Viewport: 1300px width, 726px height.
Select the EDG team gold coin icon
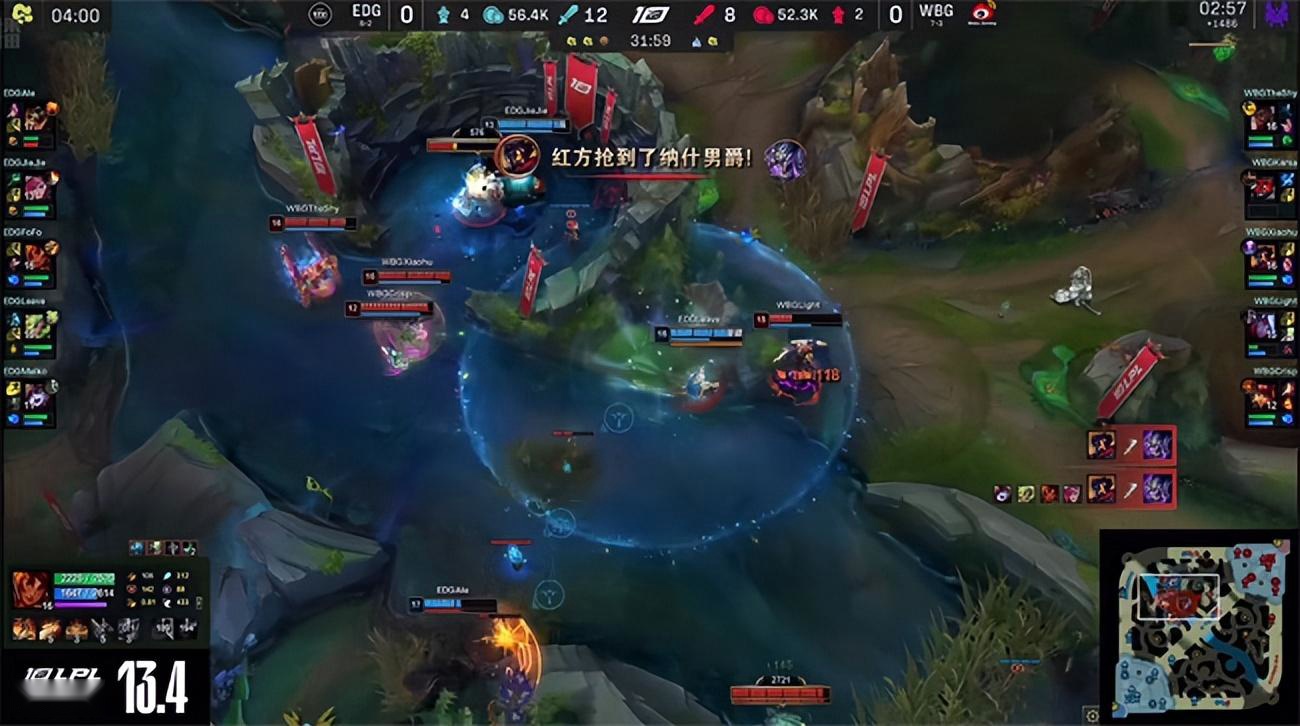tap(493, 16)
